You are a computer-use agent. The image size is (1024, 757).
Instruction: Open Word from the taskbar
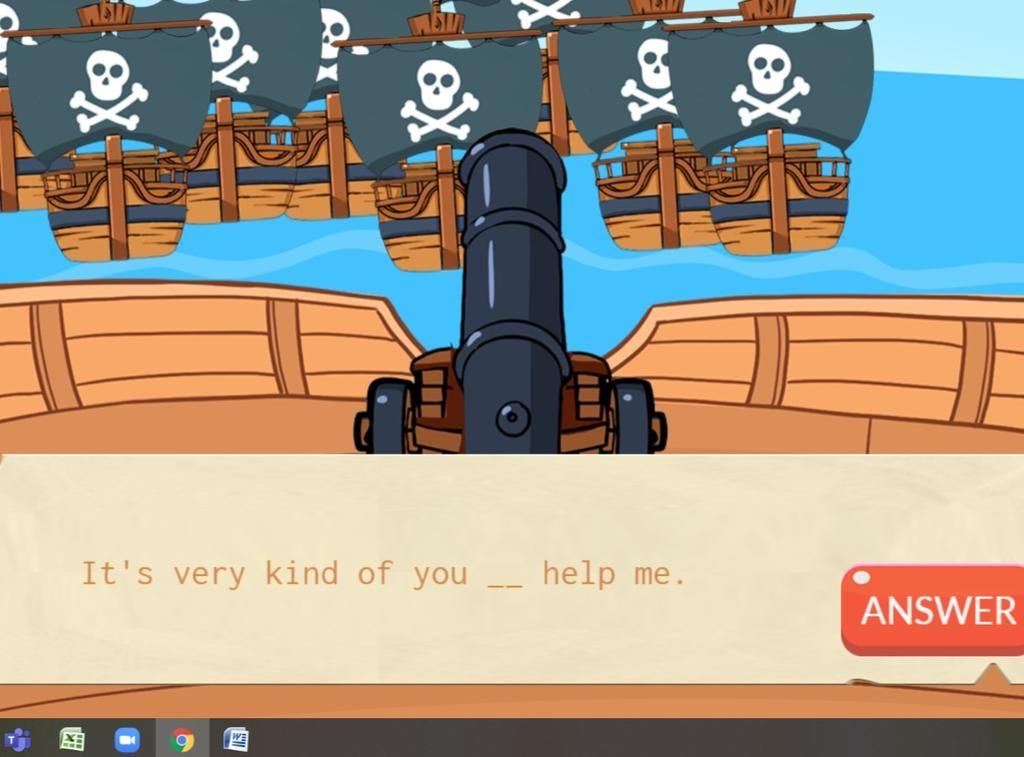[236, 740]
